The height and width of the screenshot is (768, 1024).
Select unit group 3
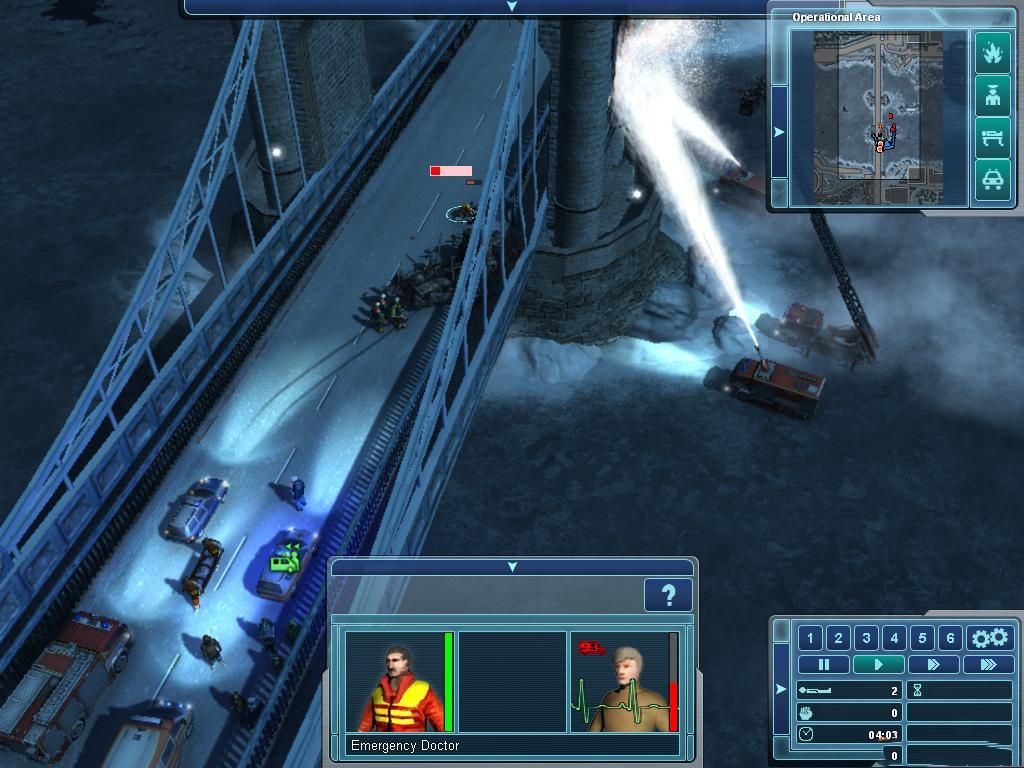(866, 638)
